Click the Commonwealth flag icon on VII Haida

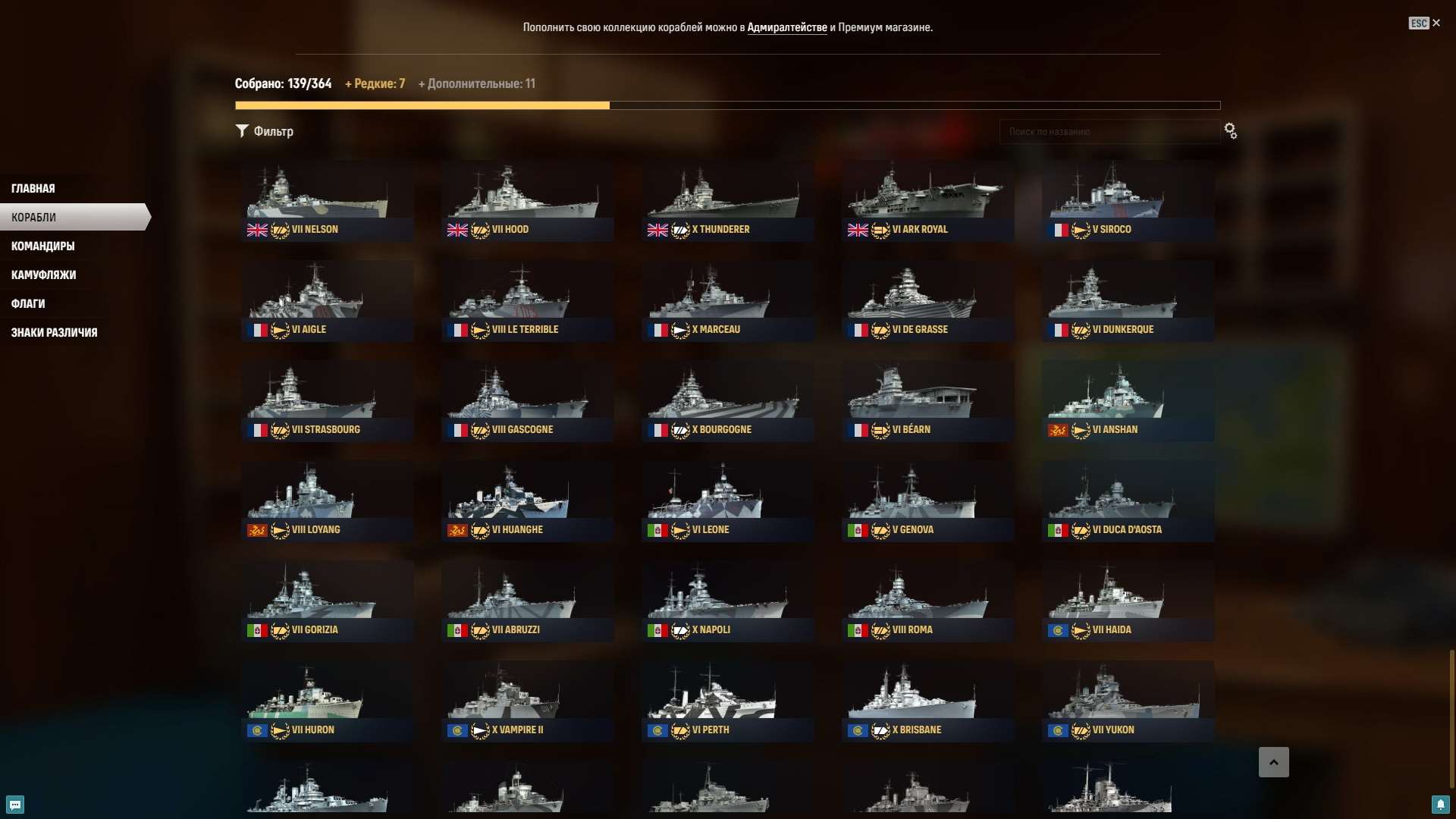[x=1057, y=630]
